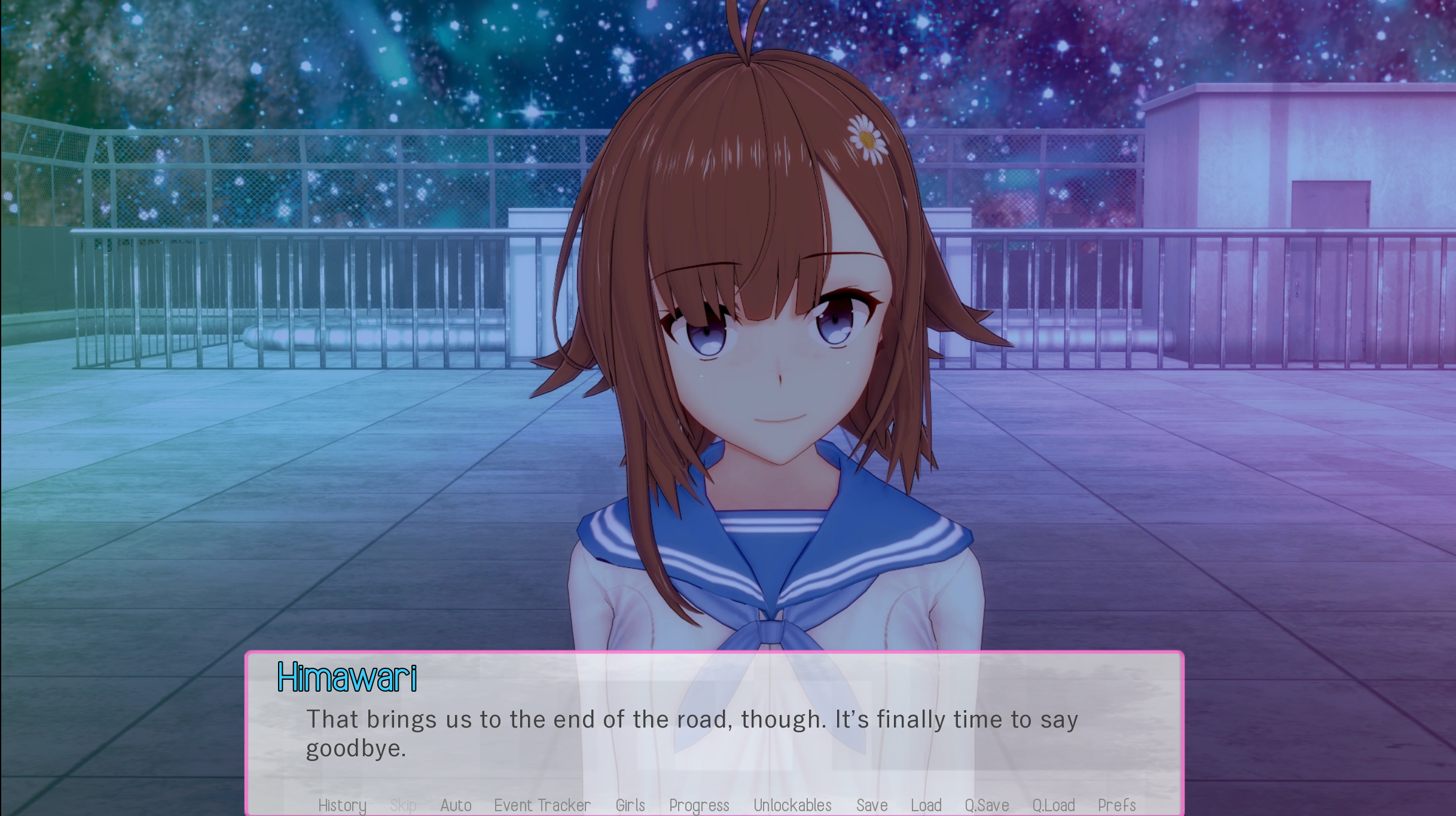
Task: Click the Skip button
Action: coord(403,805)
